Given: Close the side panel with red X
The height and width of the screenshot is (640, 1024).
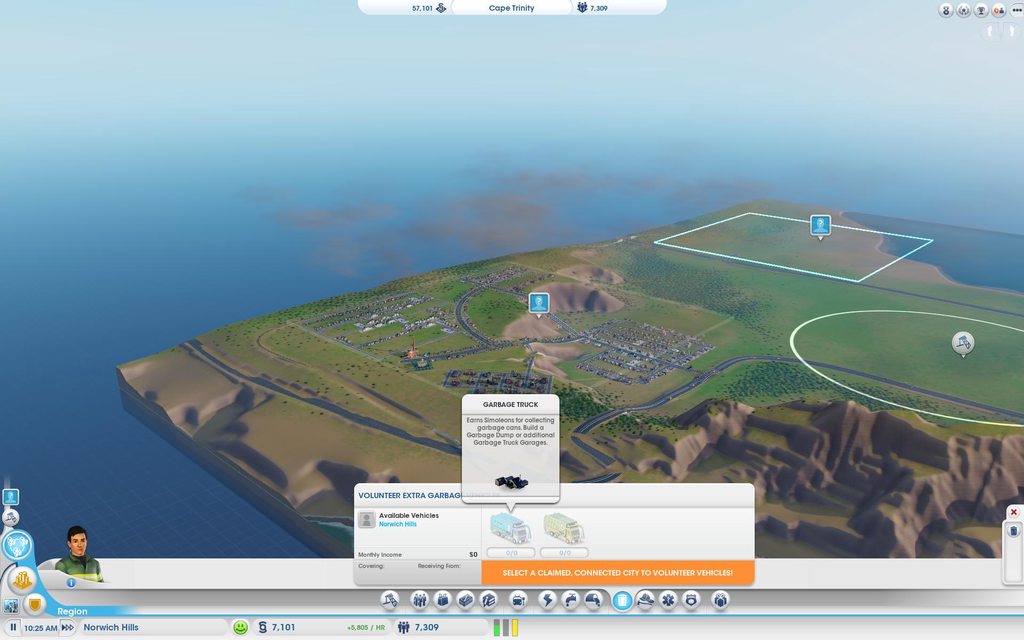Looking at the screenshot, I should coord(1013,512).
